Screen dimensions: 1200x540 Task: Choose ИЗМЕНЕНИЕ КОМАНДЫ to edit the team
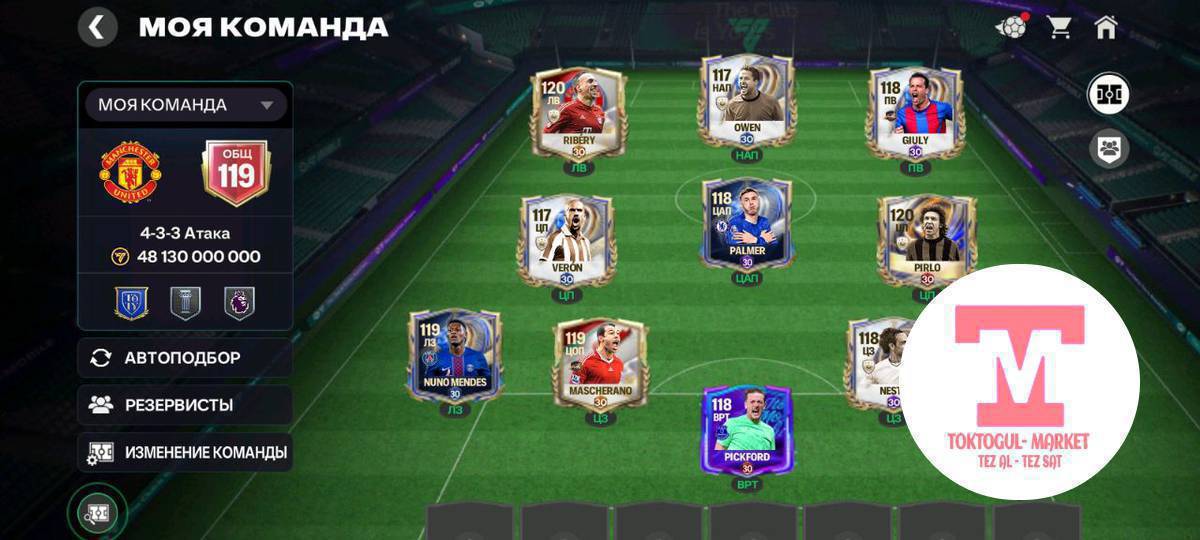[185, 452]
